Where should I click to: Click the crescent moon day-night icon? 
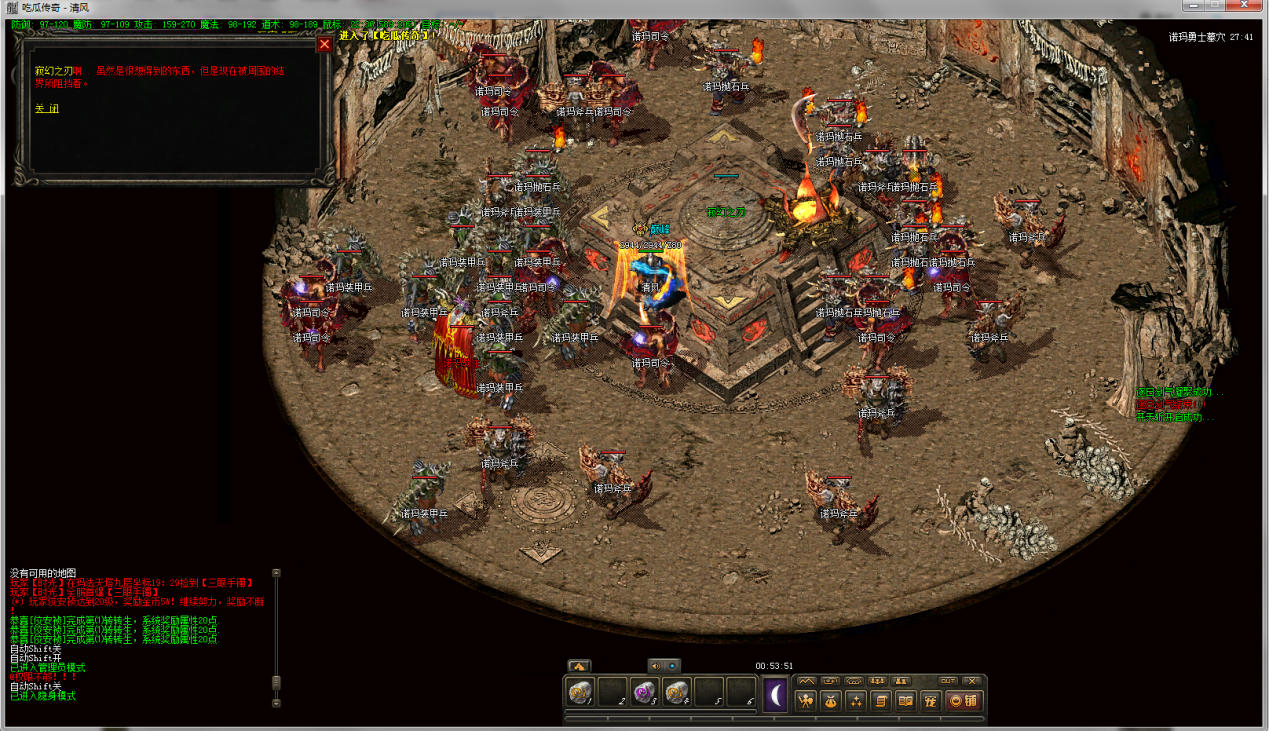[x=776, y=694]
